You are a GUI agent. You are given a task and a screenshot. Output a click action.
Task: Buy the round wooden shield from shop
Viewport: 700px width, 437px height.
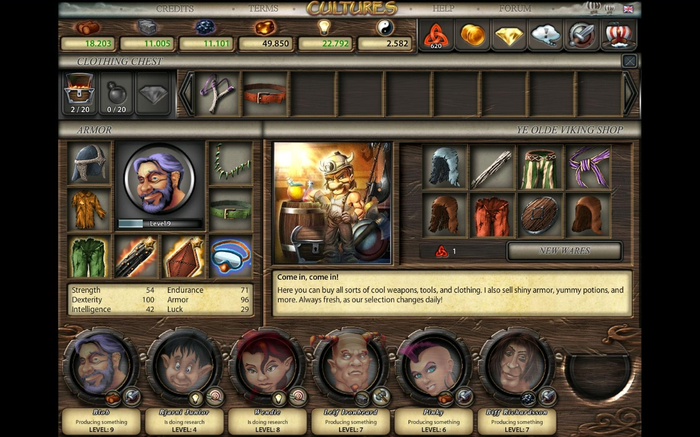(541, 214)
